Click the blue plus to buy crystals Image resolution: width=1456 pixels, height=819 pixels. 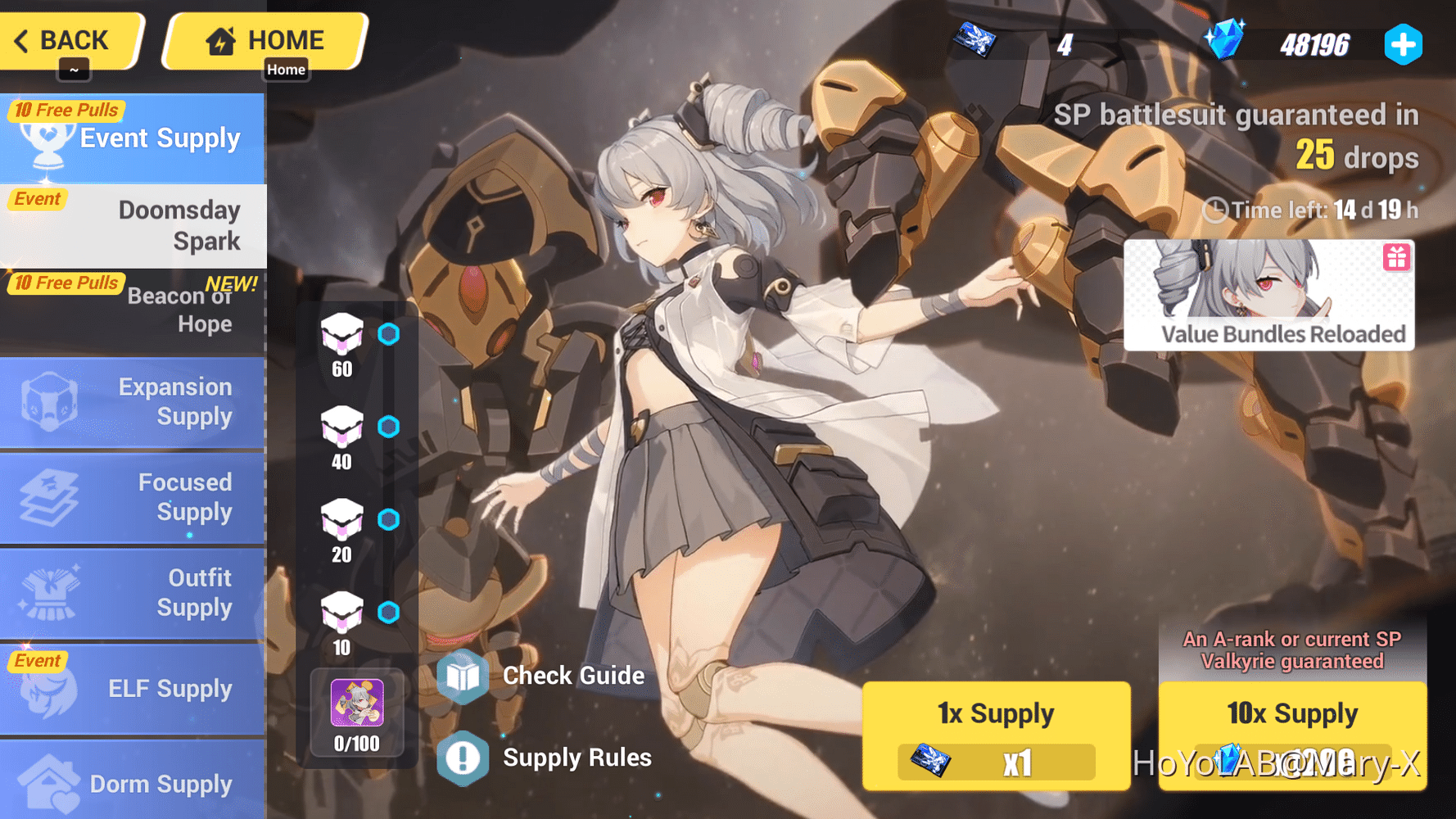(1404, 44)
